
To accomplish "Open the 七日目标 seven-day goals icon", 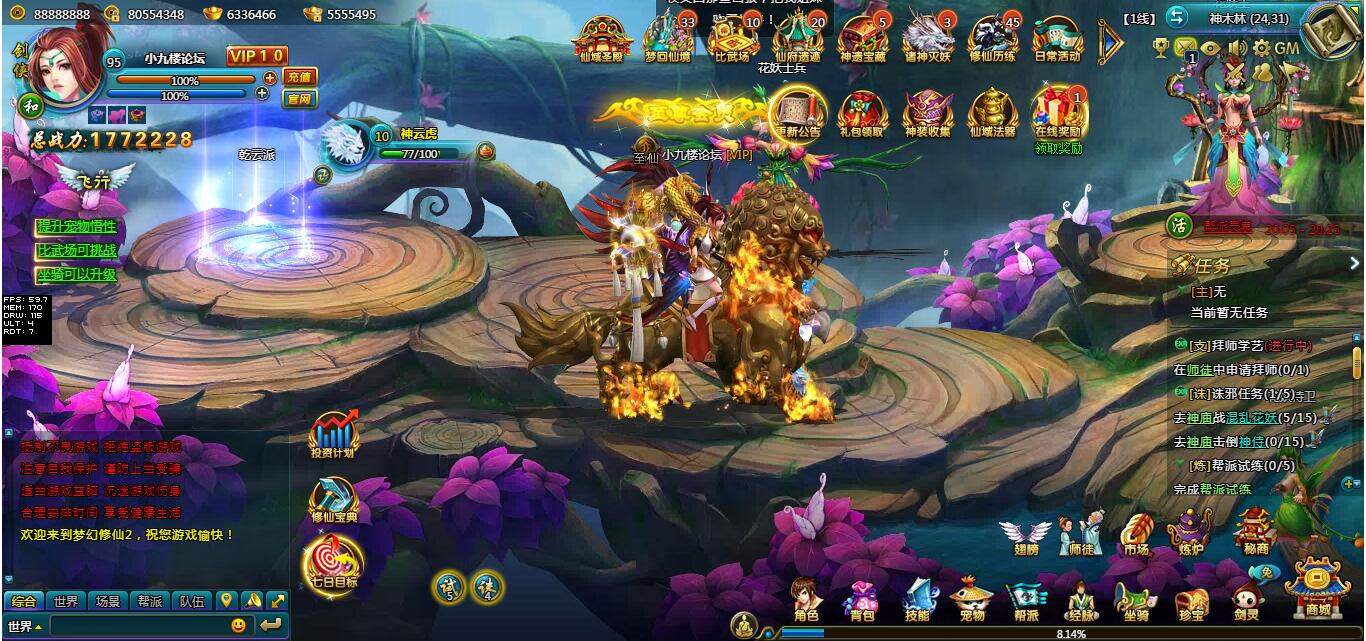I will pyautogui.click(x=333, y=565).
